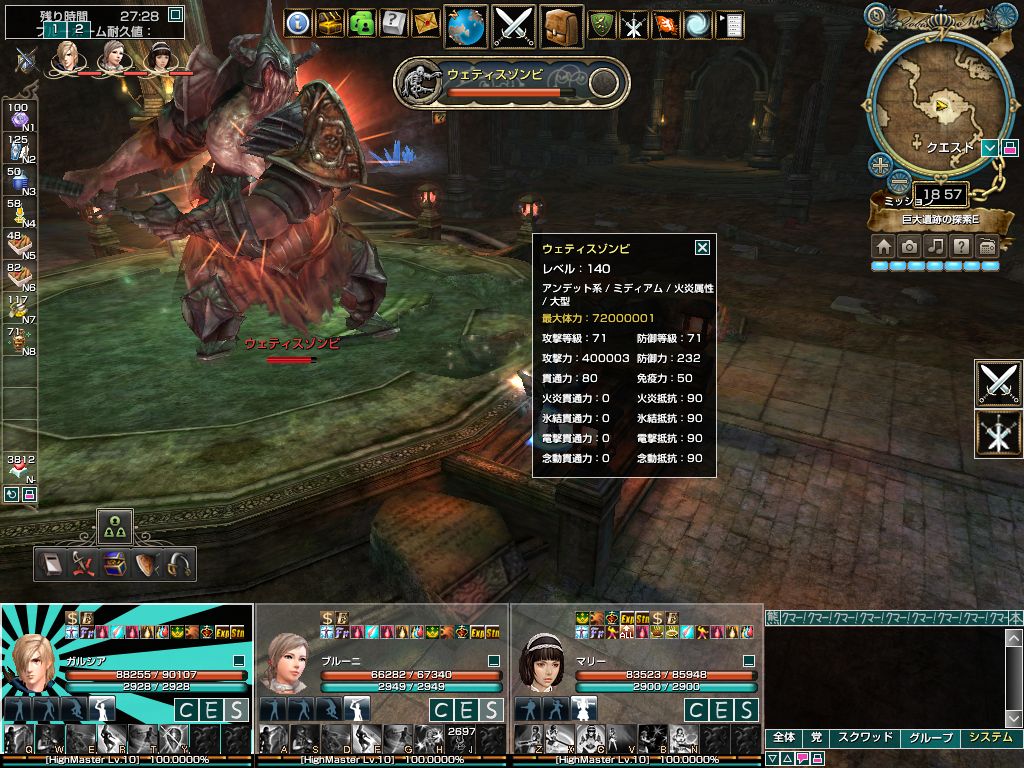Click the home button under the minimap

[x=883, y=246]
